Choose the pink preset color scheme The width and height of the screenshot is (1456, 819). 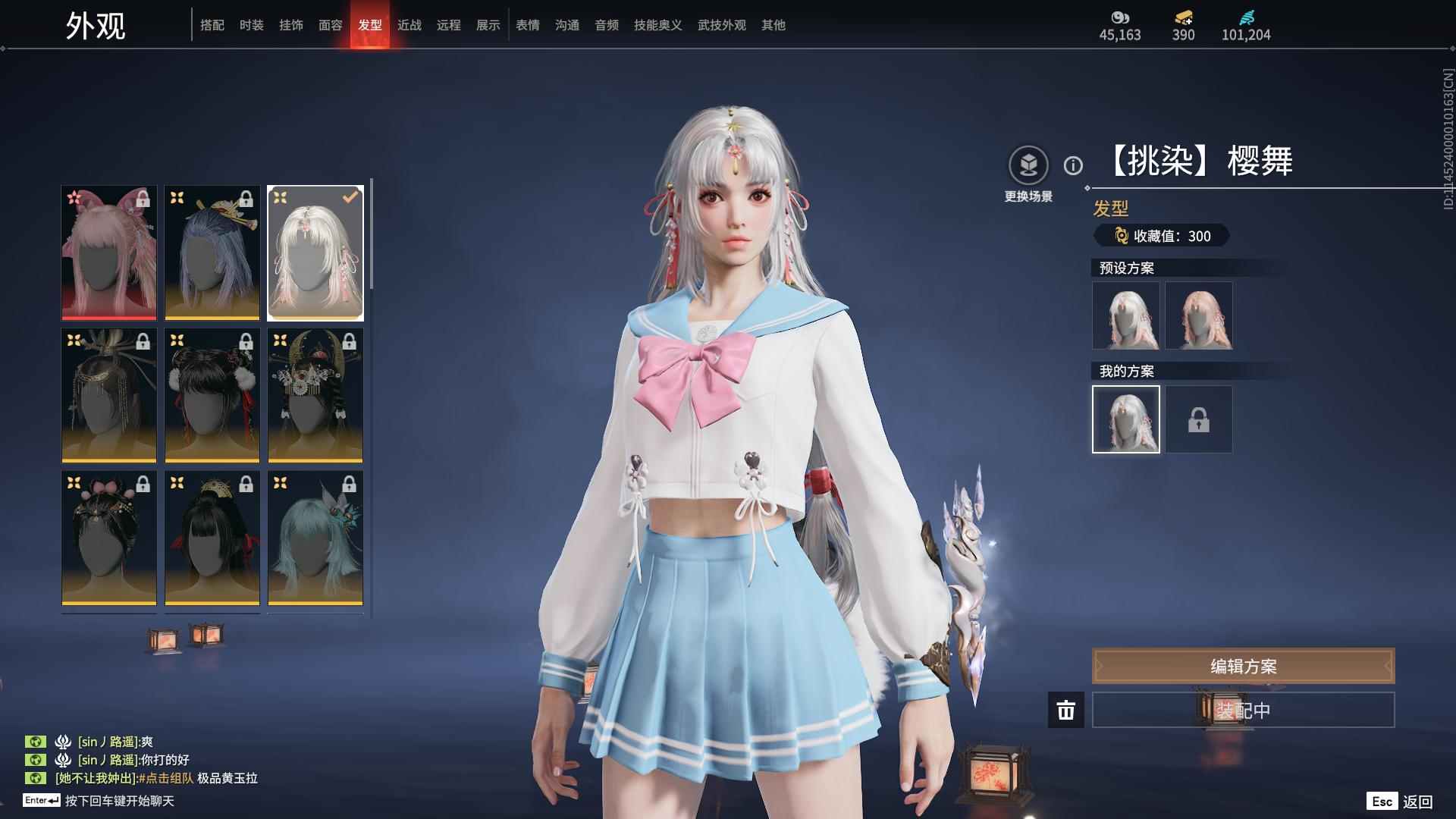point(1198,315)
